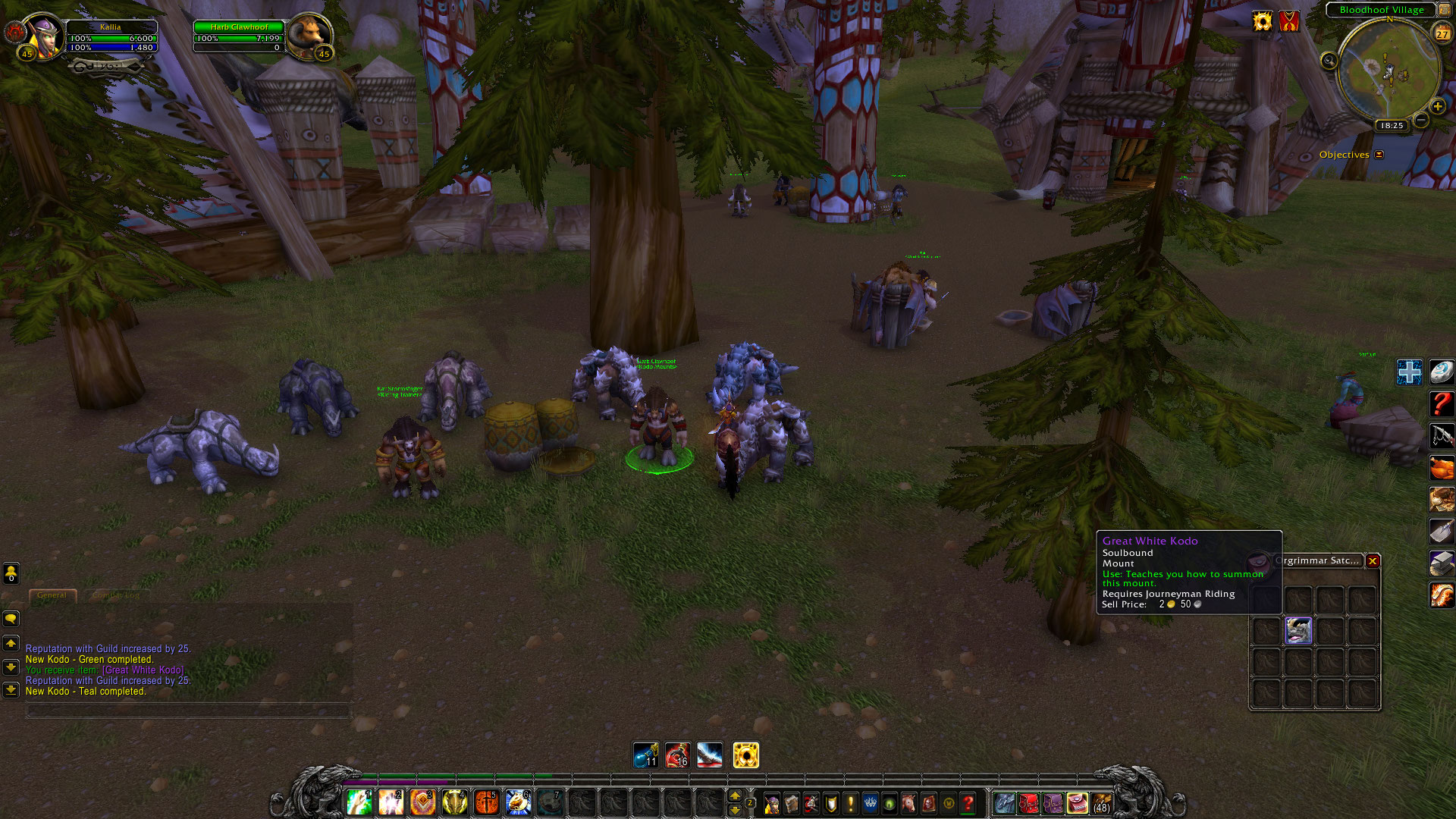The image size is (1456, 819).
Task: Open the Cooking roast chicken icon
Action: coord(1442,467)
